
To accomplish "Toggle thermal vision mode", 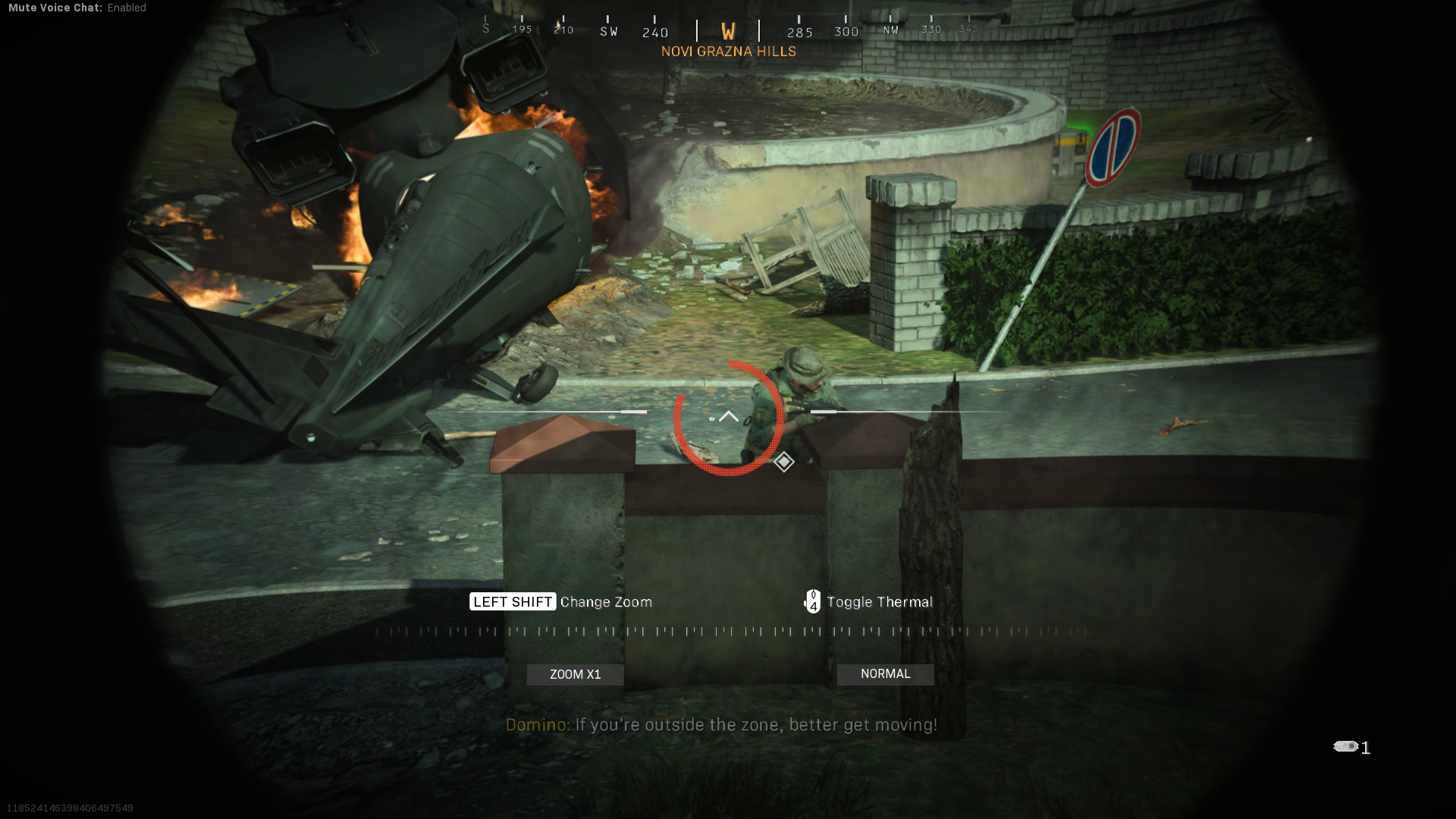I will click(878, 601).
